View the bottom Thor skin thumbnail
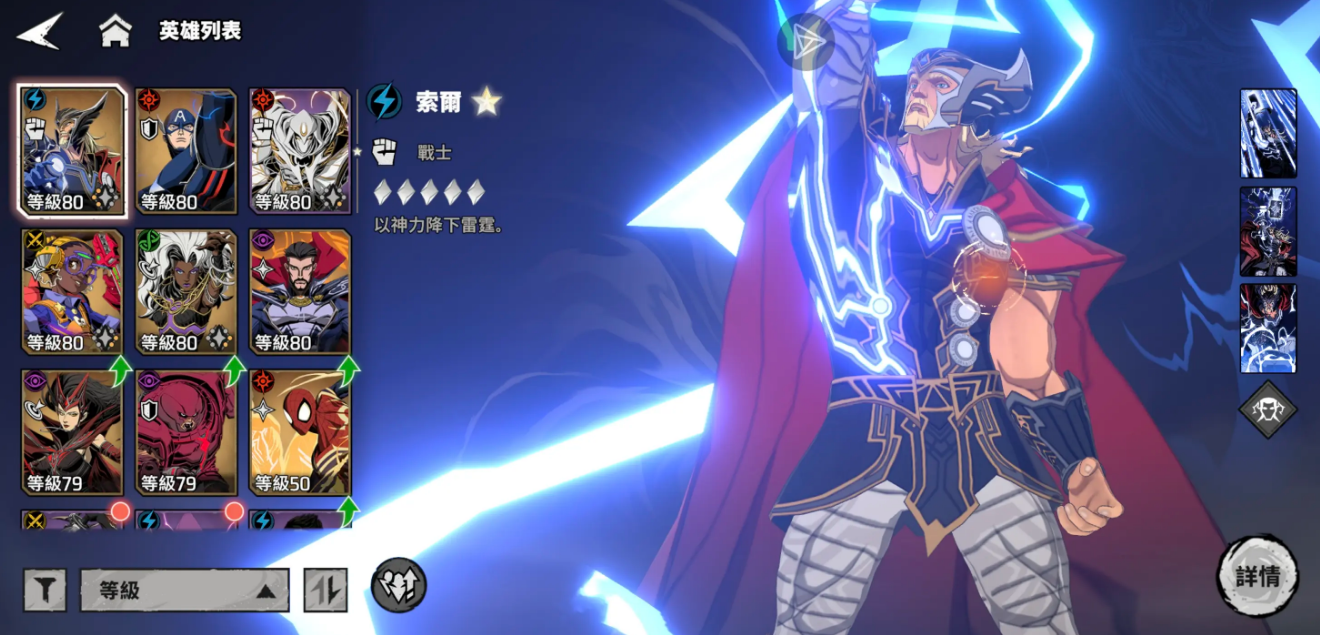 point(1268,328)
